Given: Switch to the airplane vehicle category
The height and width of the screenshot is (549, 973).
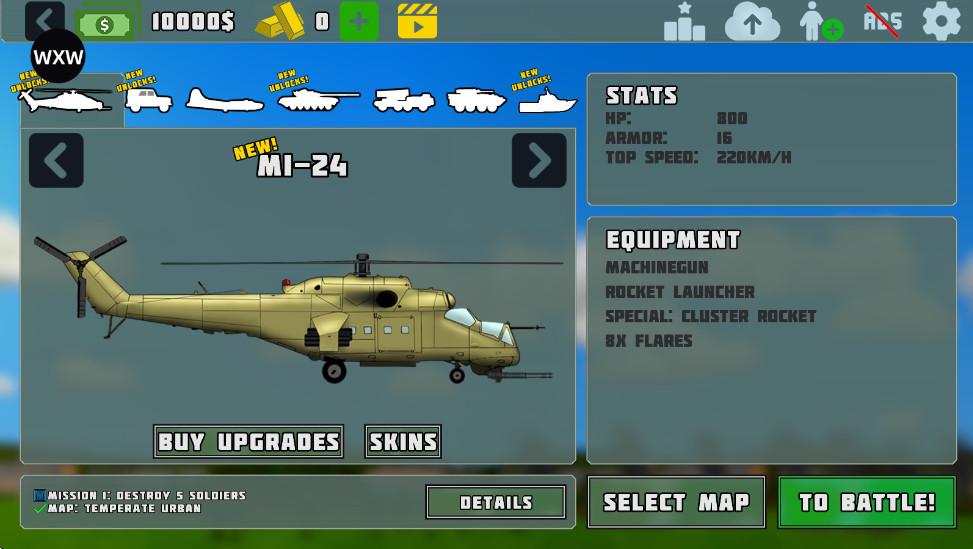Looking at the screenshot, I should click(x=223, y=100).
